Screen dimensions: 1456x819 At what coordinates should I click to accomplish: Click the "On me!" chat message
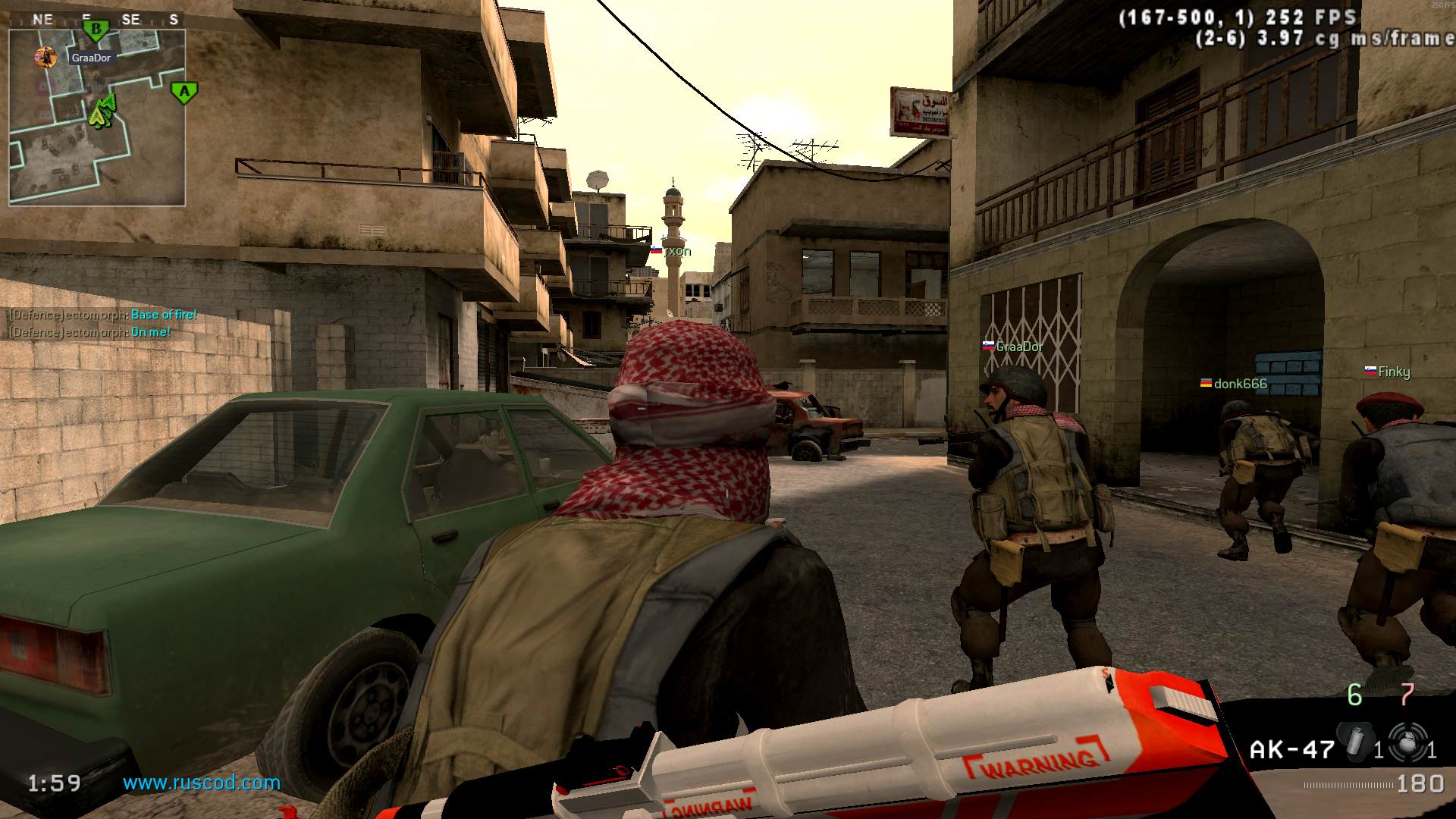151,332
